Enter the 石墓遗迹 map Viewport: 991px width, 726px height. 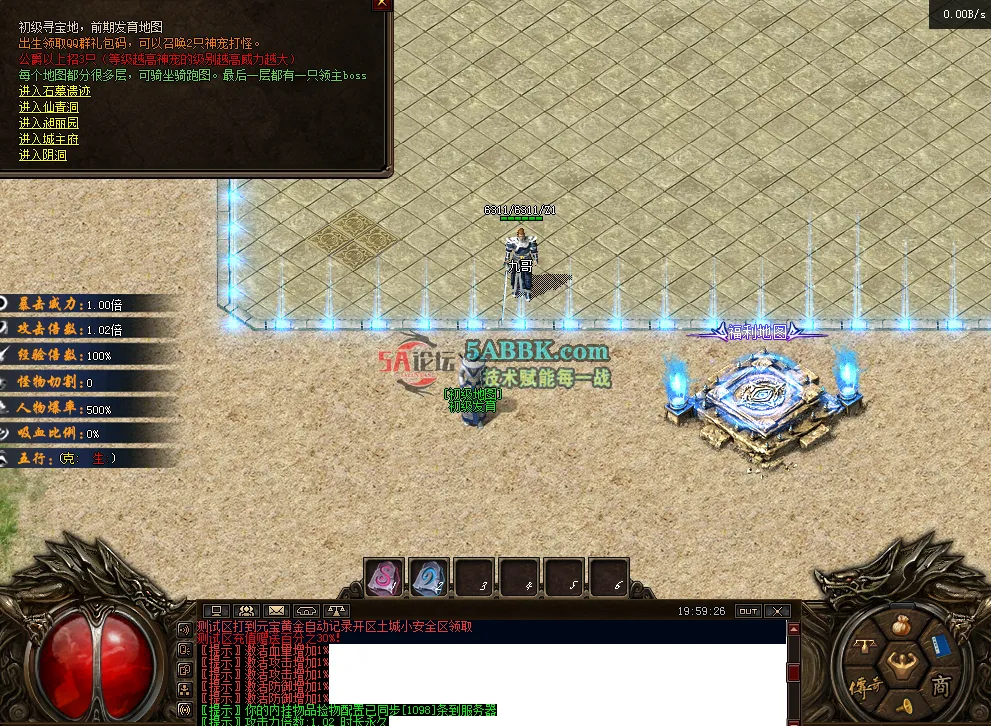tap(55, 91)
